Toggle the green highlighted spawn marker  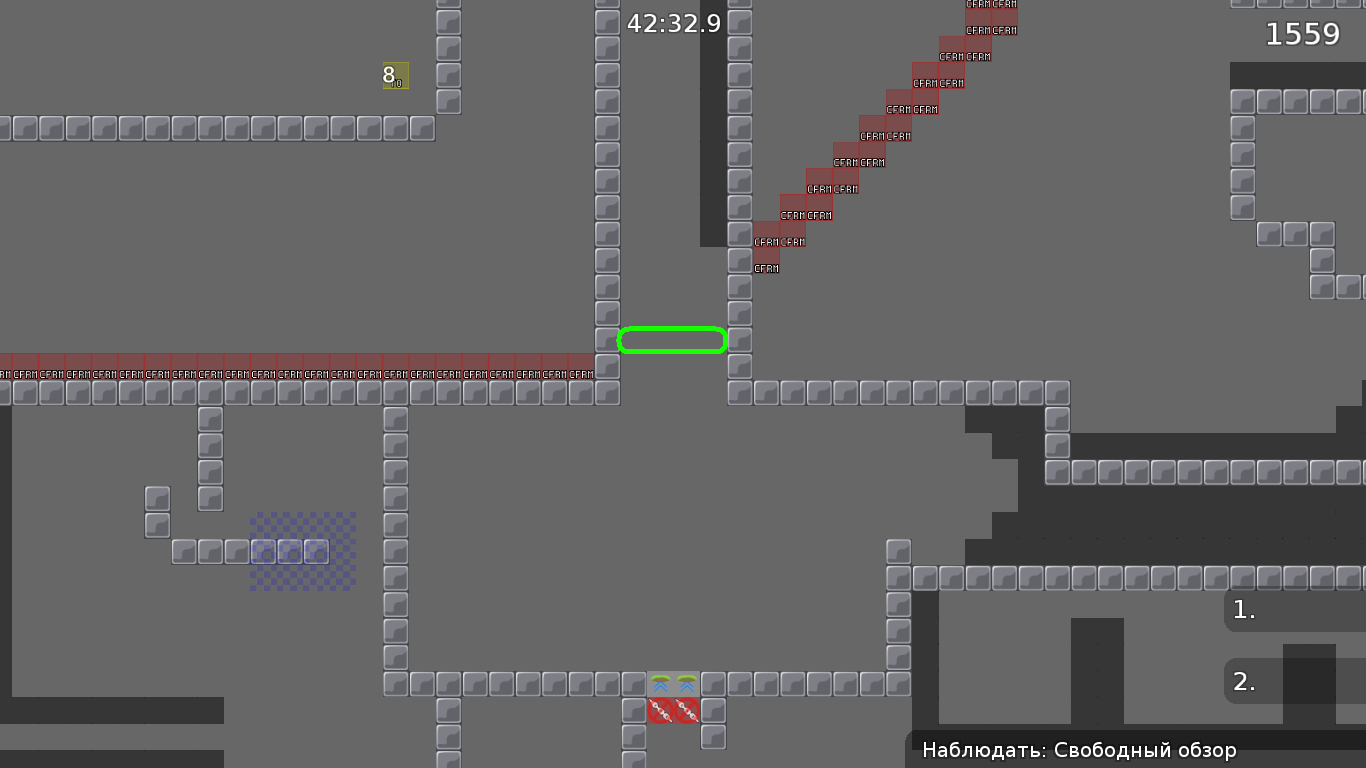click(x=672, y=340)
